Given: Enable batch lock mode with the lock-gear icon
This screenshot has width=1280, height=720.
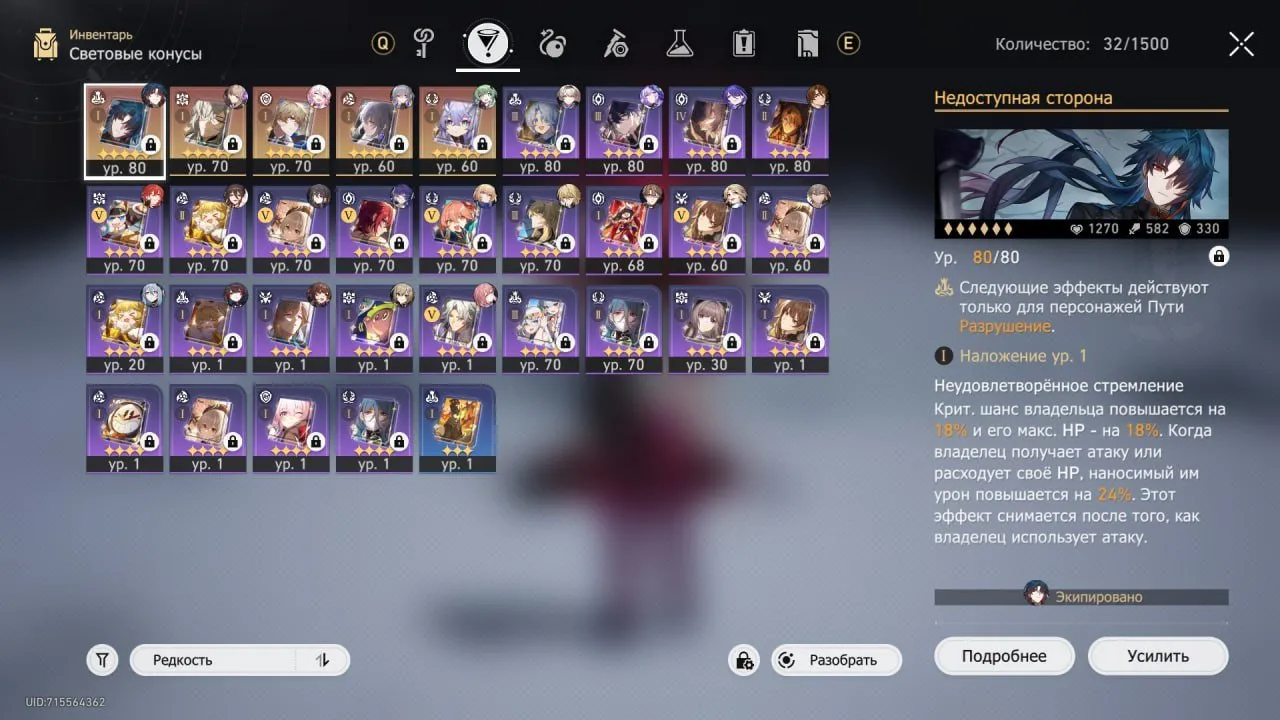Looking at the screenshot, I should [743, 660].
